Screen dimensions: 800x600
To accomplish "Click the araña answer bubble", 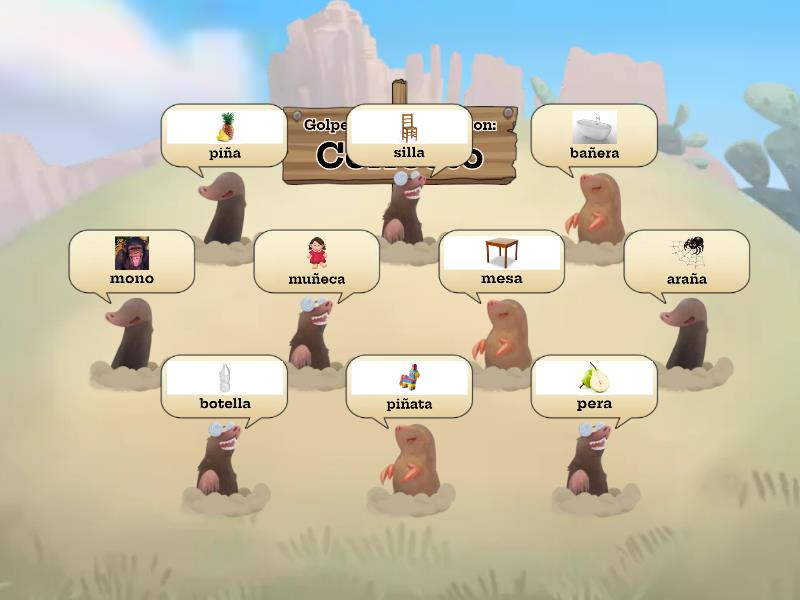I will [x=686, y=262].
